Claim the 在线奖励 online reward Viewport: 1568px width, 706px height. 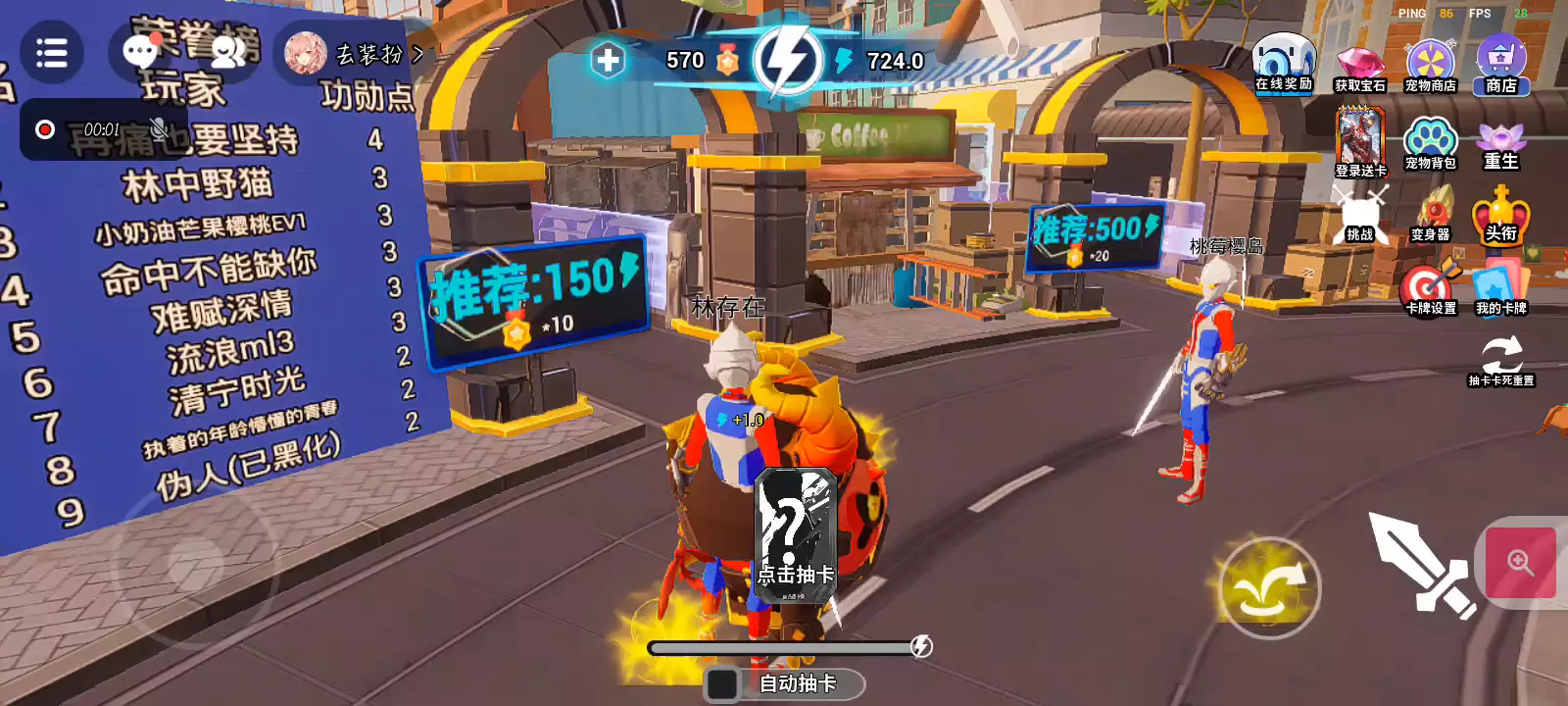pyautogui.click(x=1284, y=62)
